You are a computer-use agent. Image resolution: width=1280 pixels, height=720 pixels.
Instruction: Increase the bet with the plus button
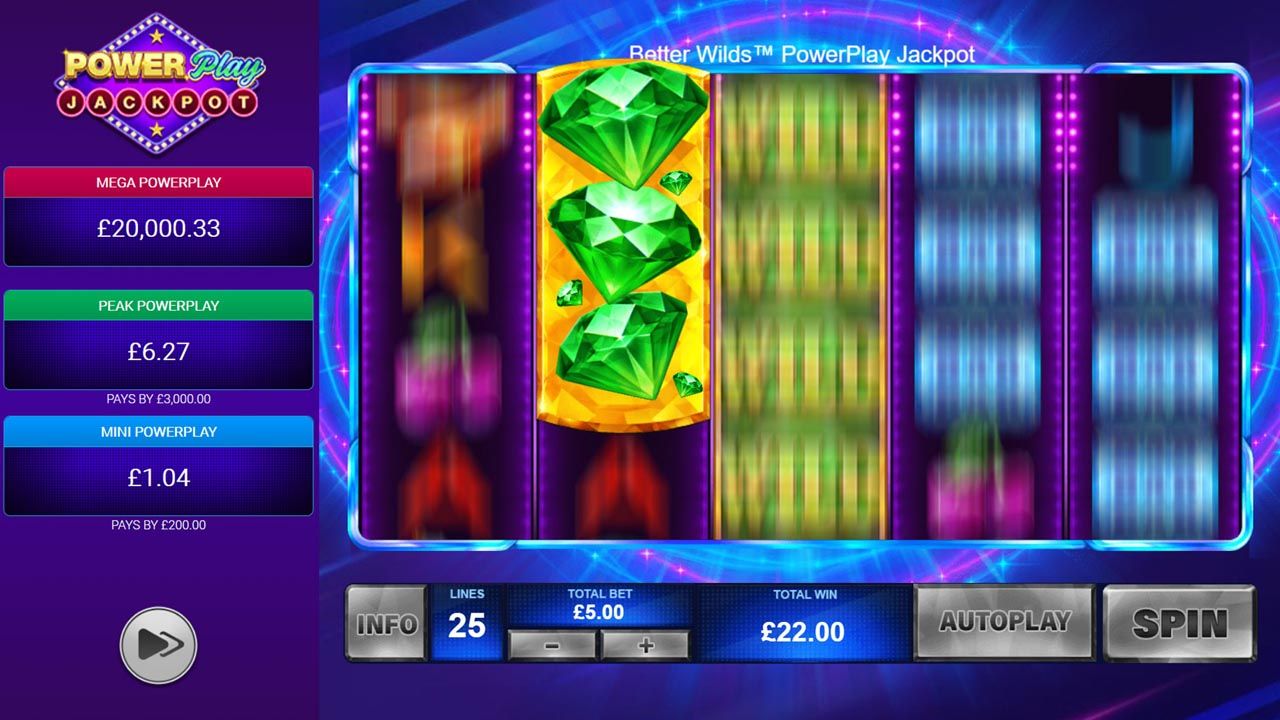coord(645,647)
